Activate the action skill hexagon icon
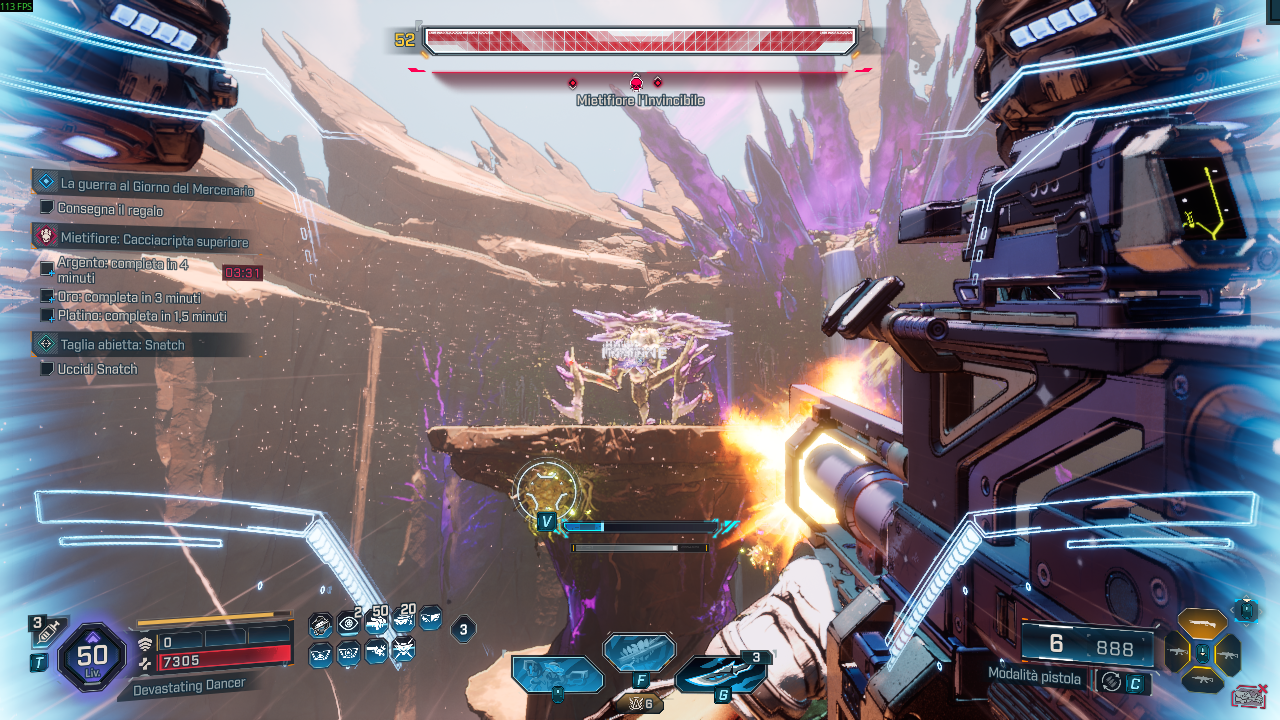The image size is (1280, 720). point(557,674)
